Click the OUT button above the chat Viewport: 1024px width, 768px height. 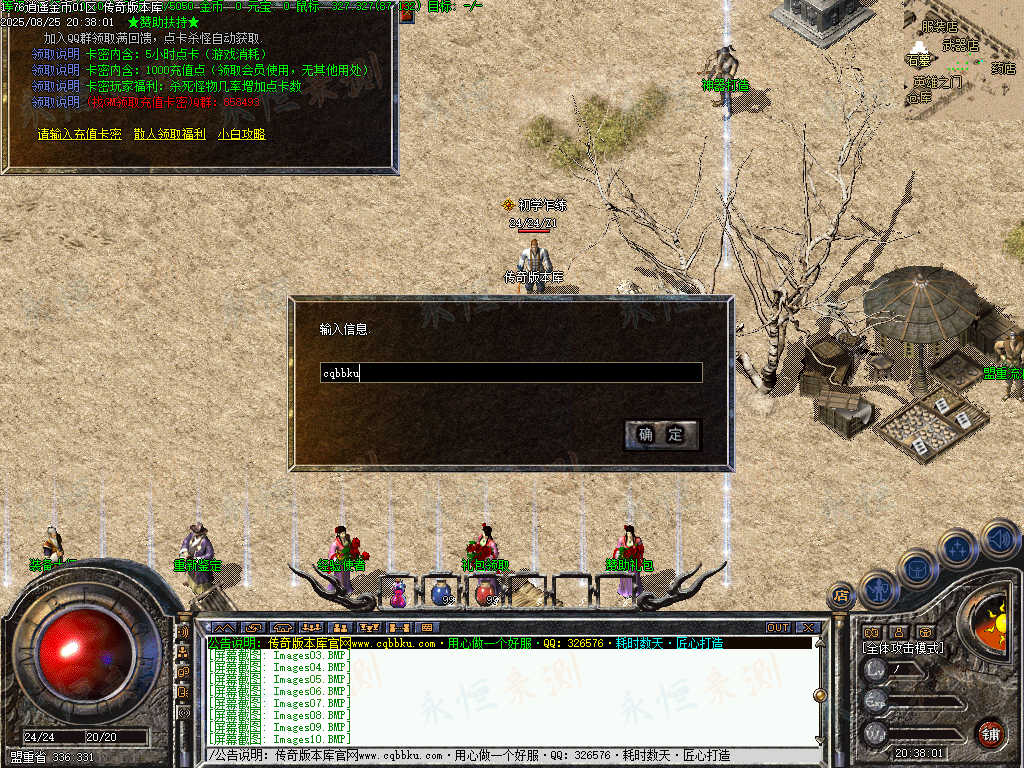pyautogui.click(x=778, y=628)
